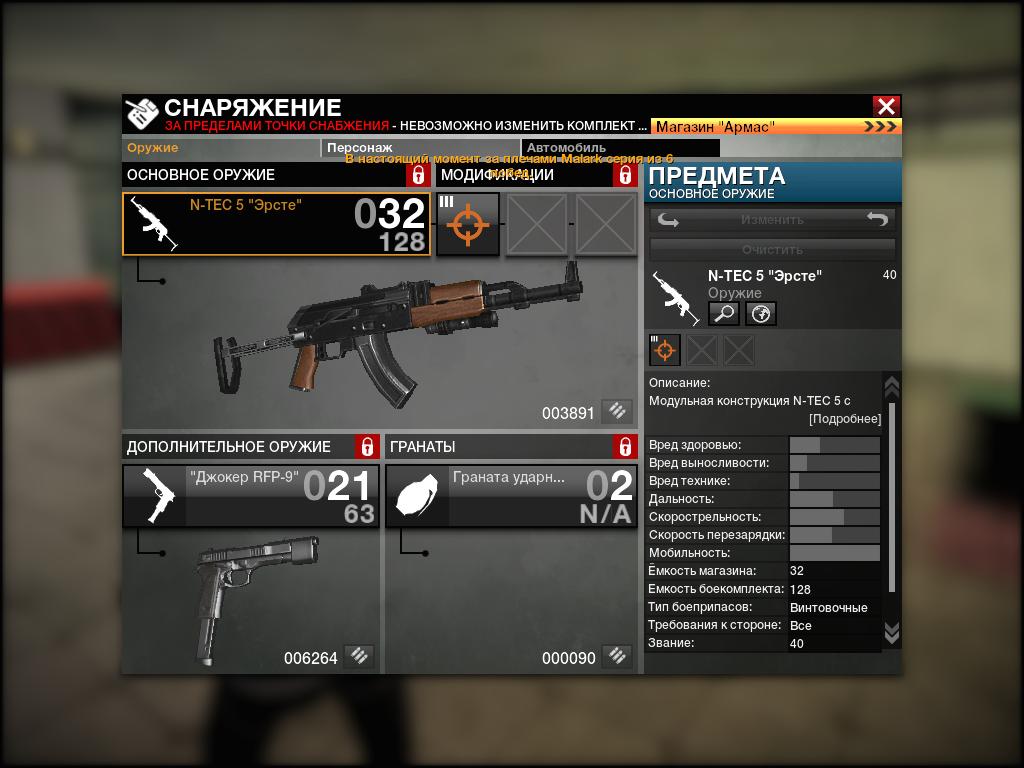This screenshot has width=1024, height=768.
Task: Click the globe icon under N-TEC 5
Action: [760, 314]
